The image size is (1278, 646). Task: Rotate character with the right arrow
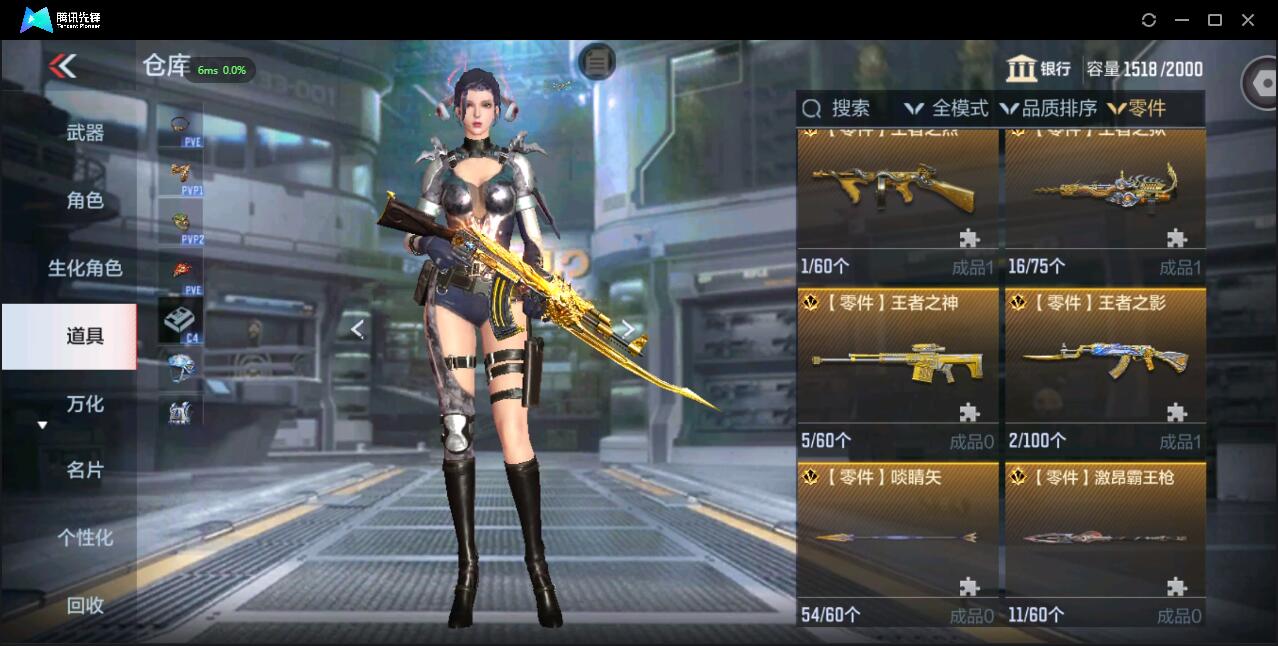627,329
